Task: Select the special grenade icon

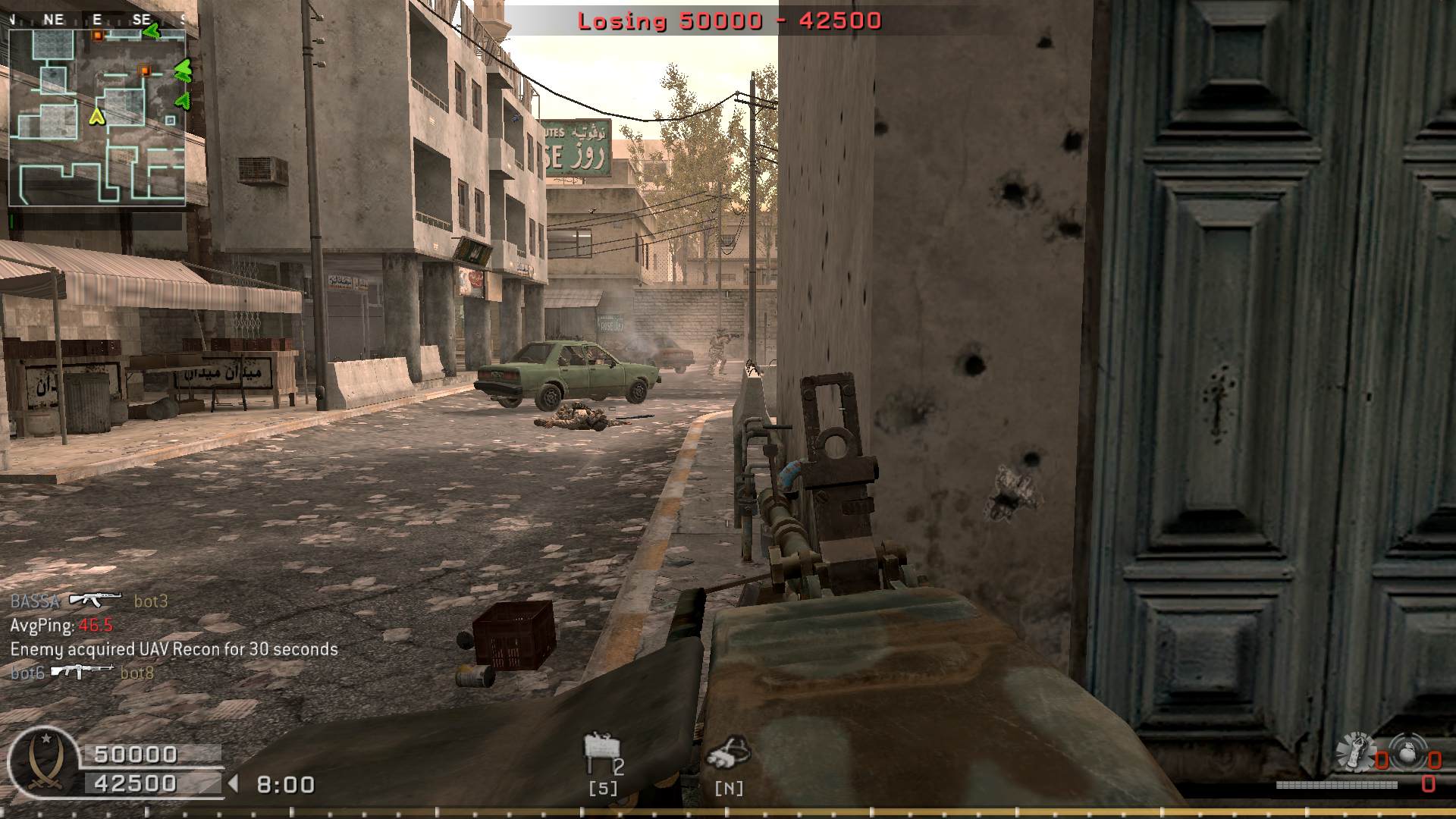Action: 1355,752
